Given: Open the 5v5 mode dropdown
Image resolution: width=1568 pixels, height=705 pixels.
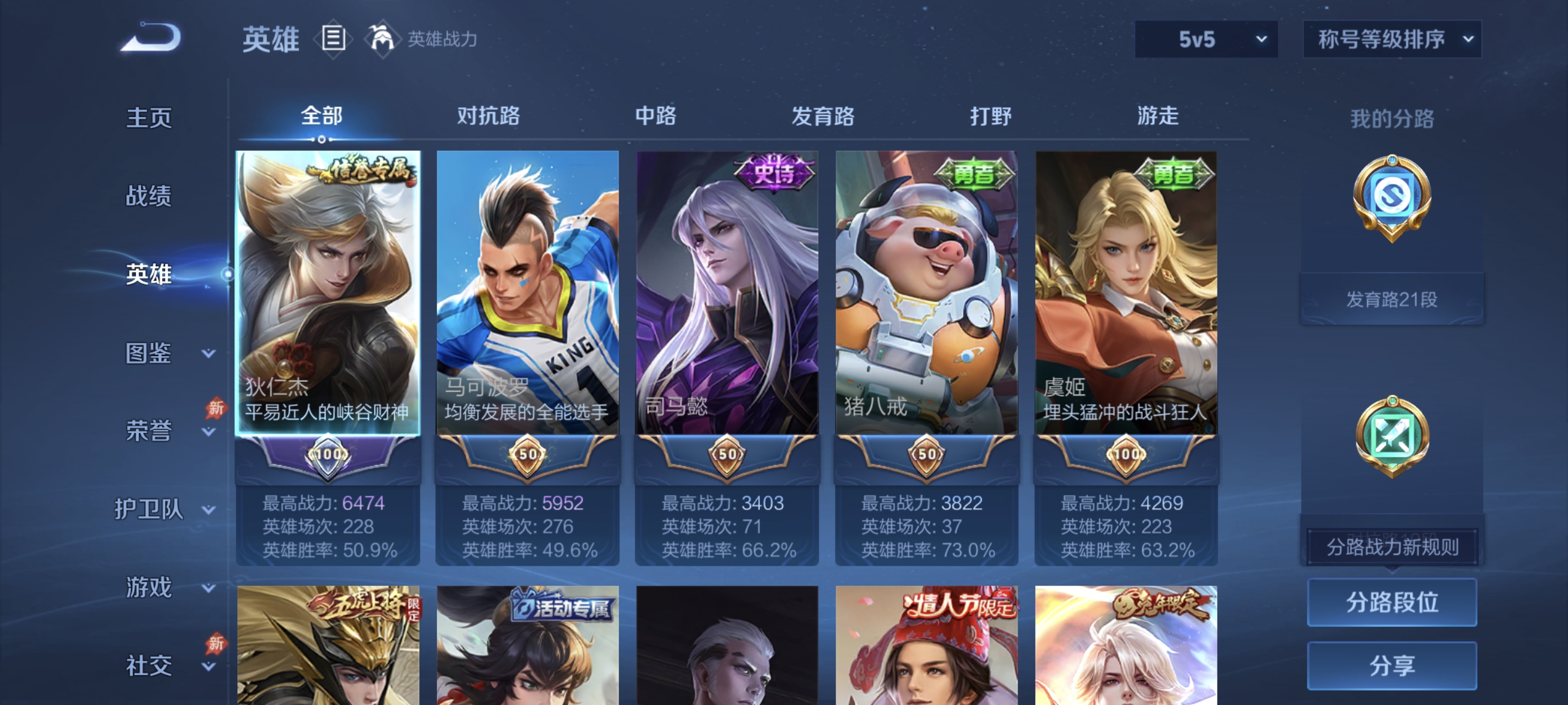Looking at the screenshot, I should pos(1204,38).
